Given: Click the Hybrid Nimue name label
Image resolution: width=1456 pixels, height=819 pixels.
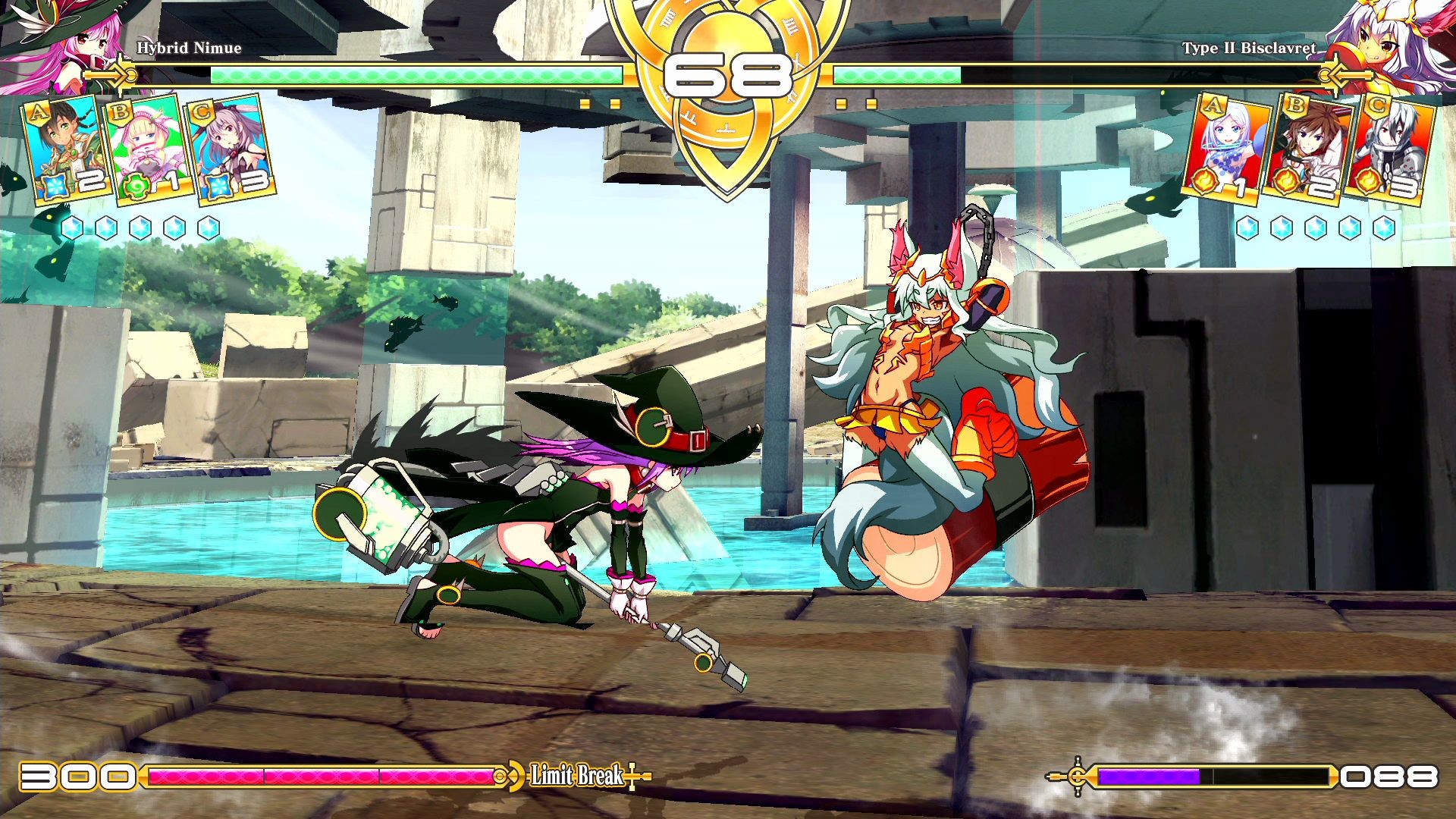Looking at the screenshot, I should pos(190,48).
